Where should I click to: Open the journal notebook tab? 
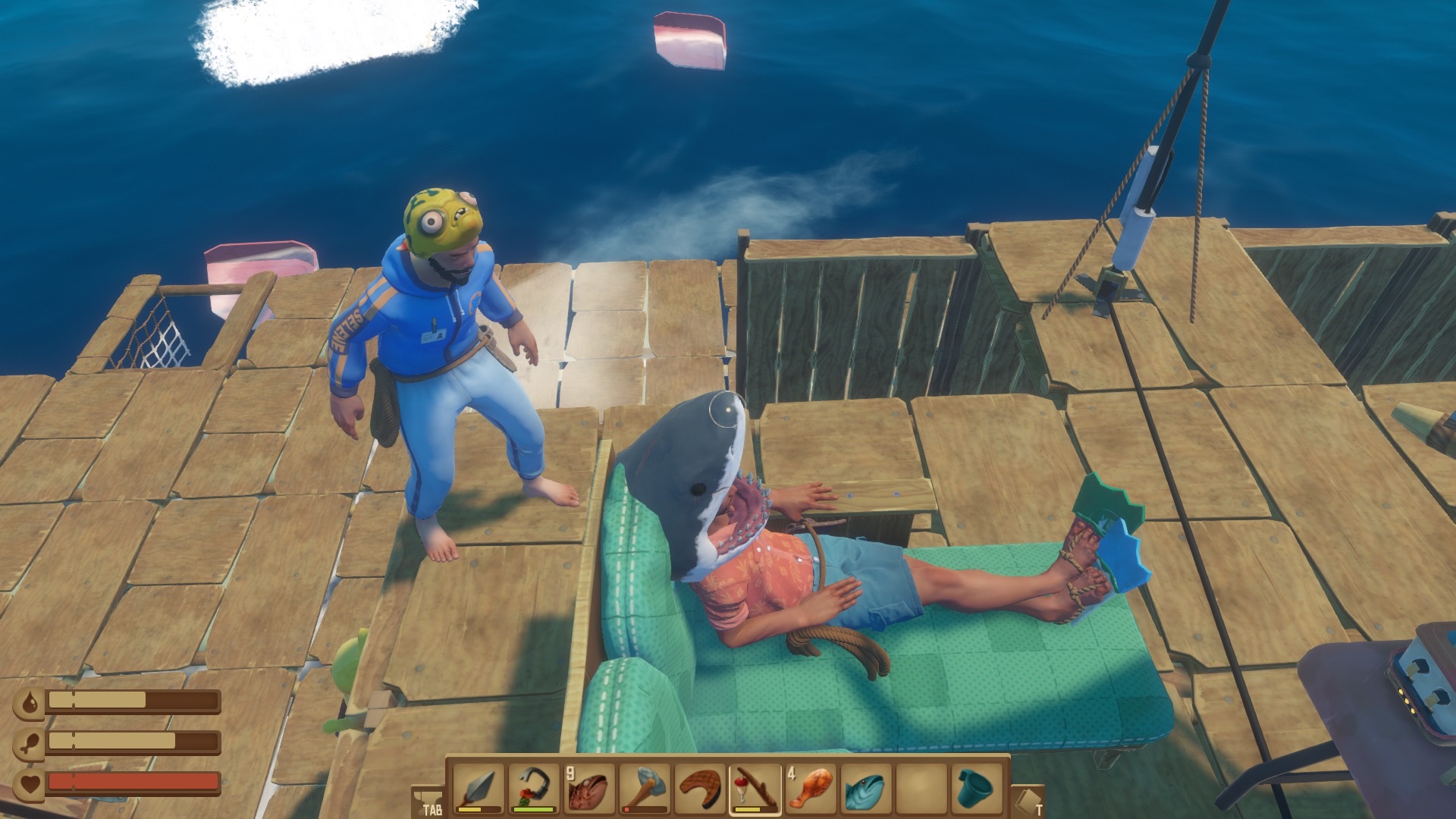coord(1028,802)
